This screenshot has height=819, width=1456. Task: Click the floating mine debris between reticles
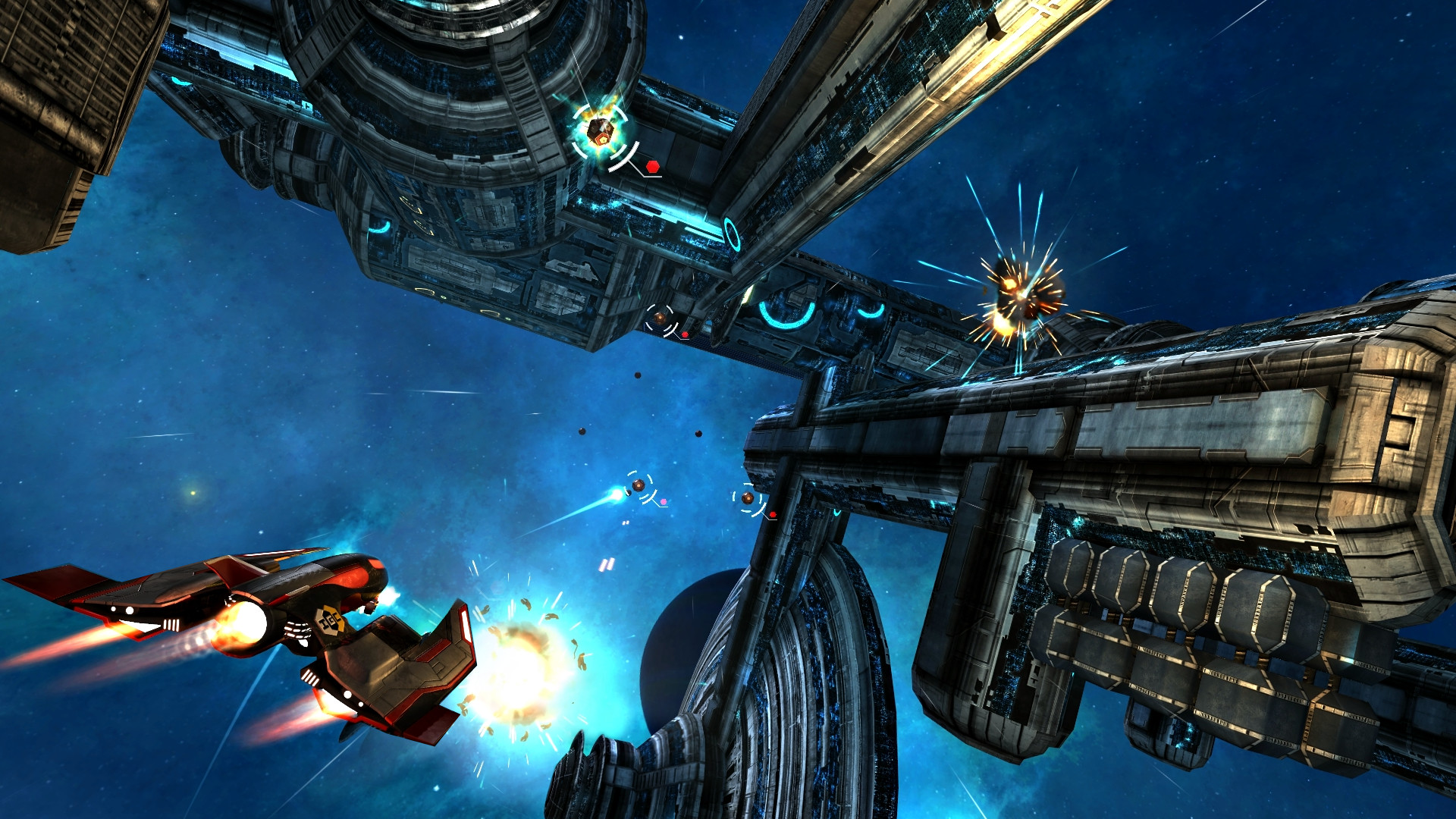638,375
